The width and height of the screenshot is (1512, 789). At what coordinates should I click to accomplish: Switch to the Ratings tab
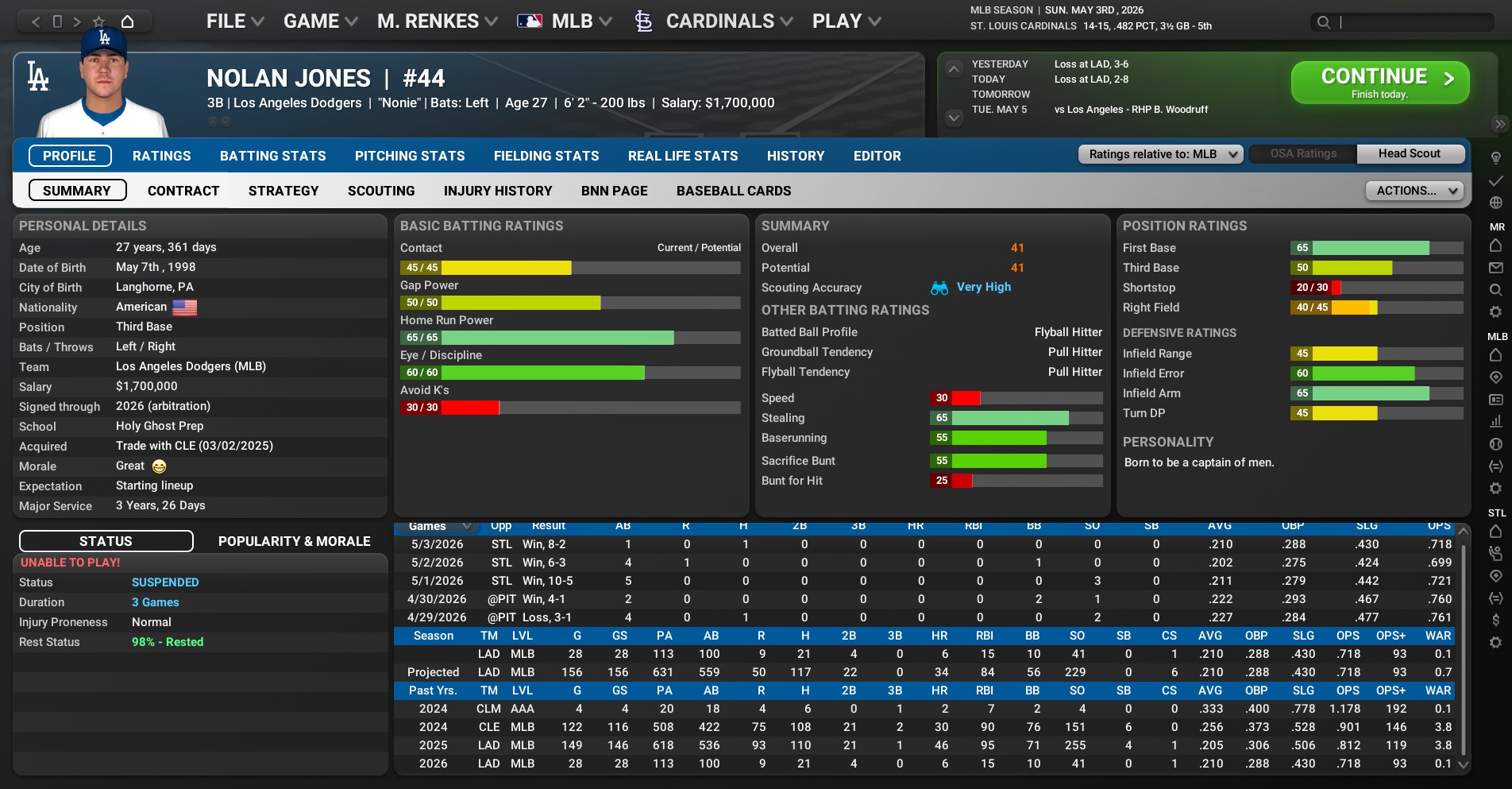tap(161, 156)
